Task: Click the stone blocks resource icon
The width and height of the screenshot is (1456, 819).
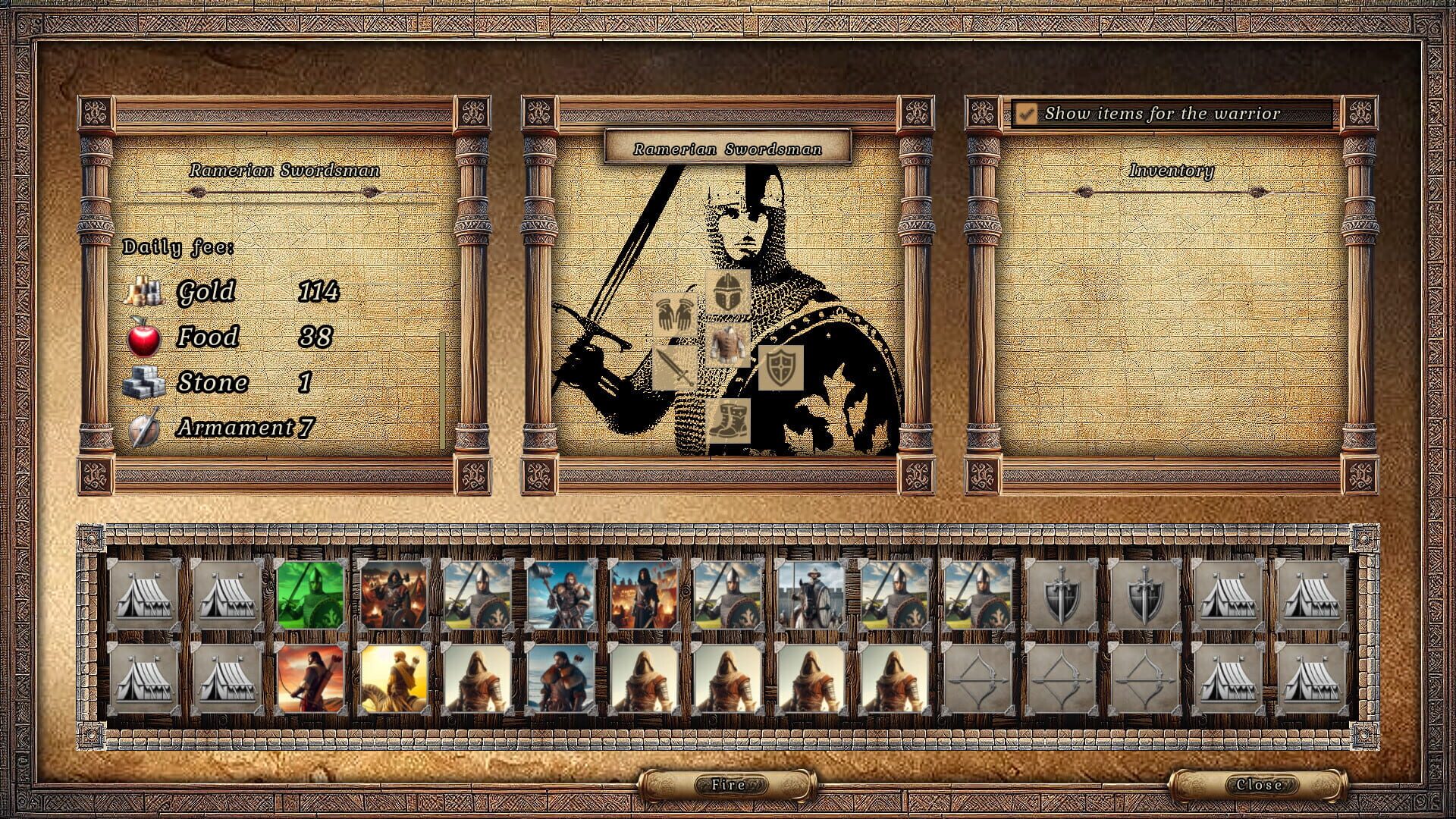Action: (x=144, y=381)
